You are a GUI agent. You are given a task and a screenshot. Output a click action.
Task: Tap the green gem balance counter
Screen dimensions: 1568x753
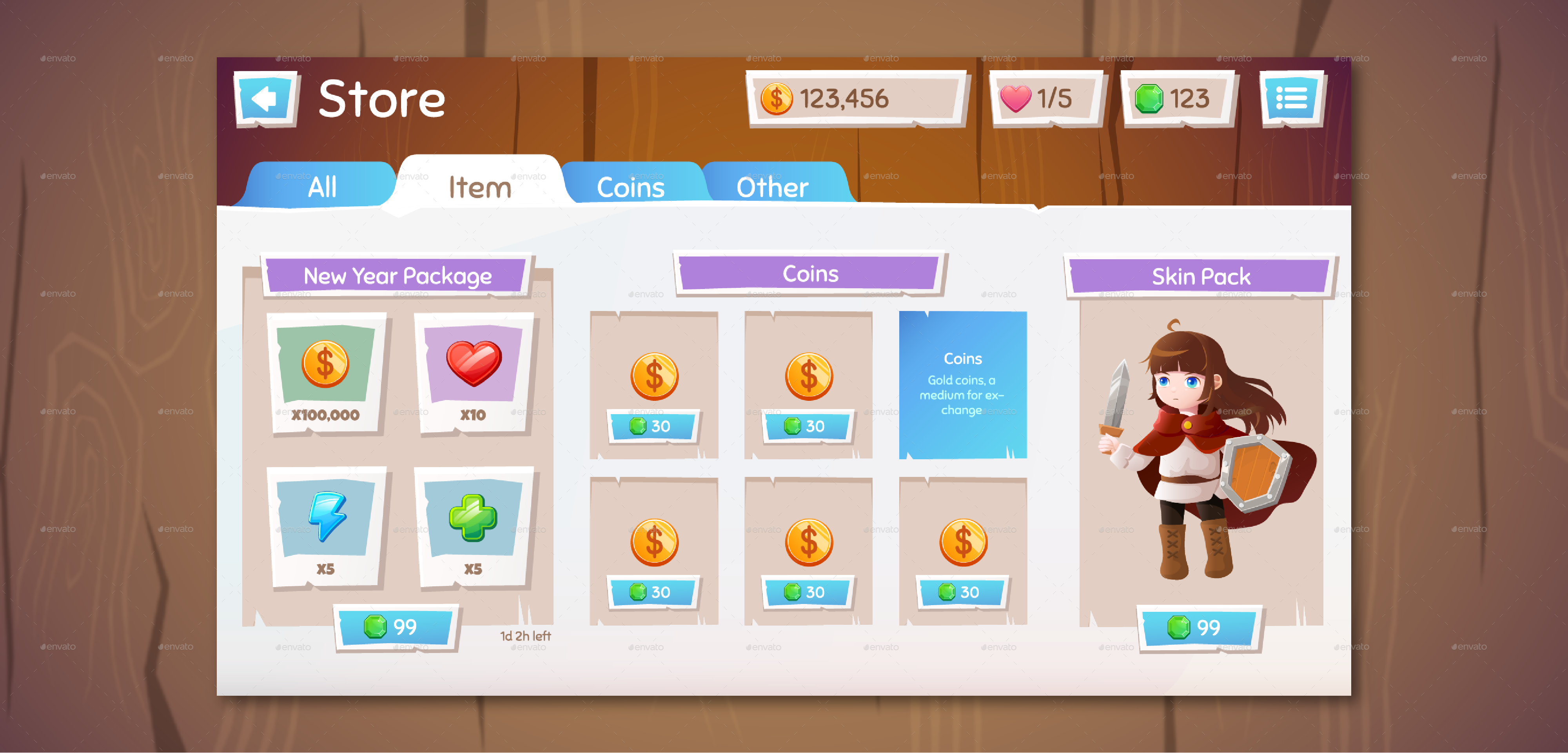(1177, 99)
